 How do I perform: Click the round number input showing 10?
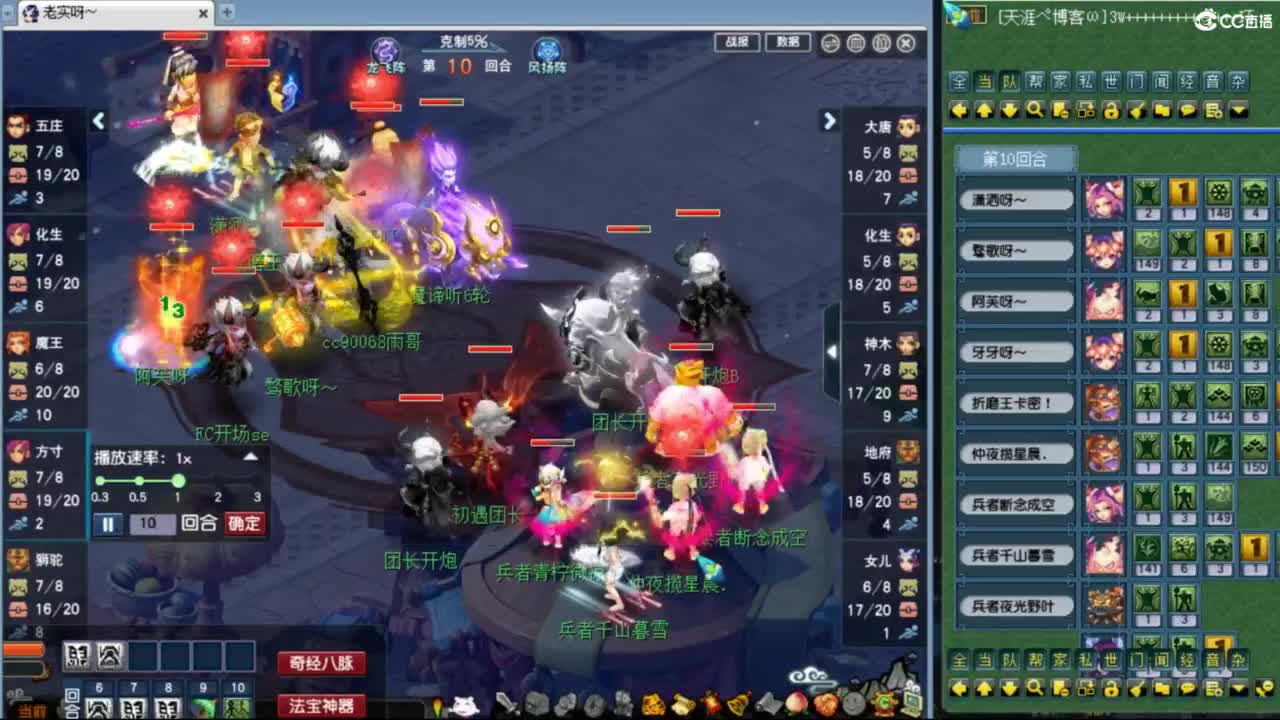click(x=152, y=523)
